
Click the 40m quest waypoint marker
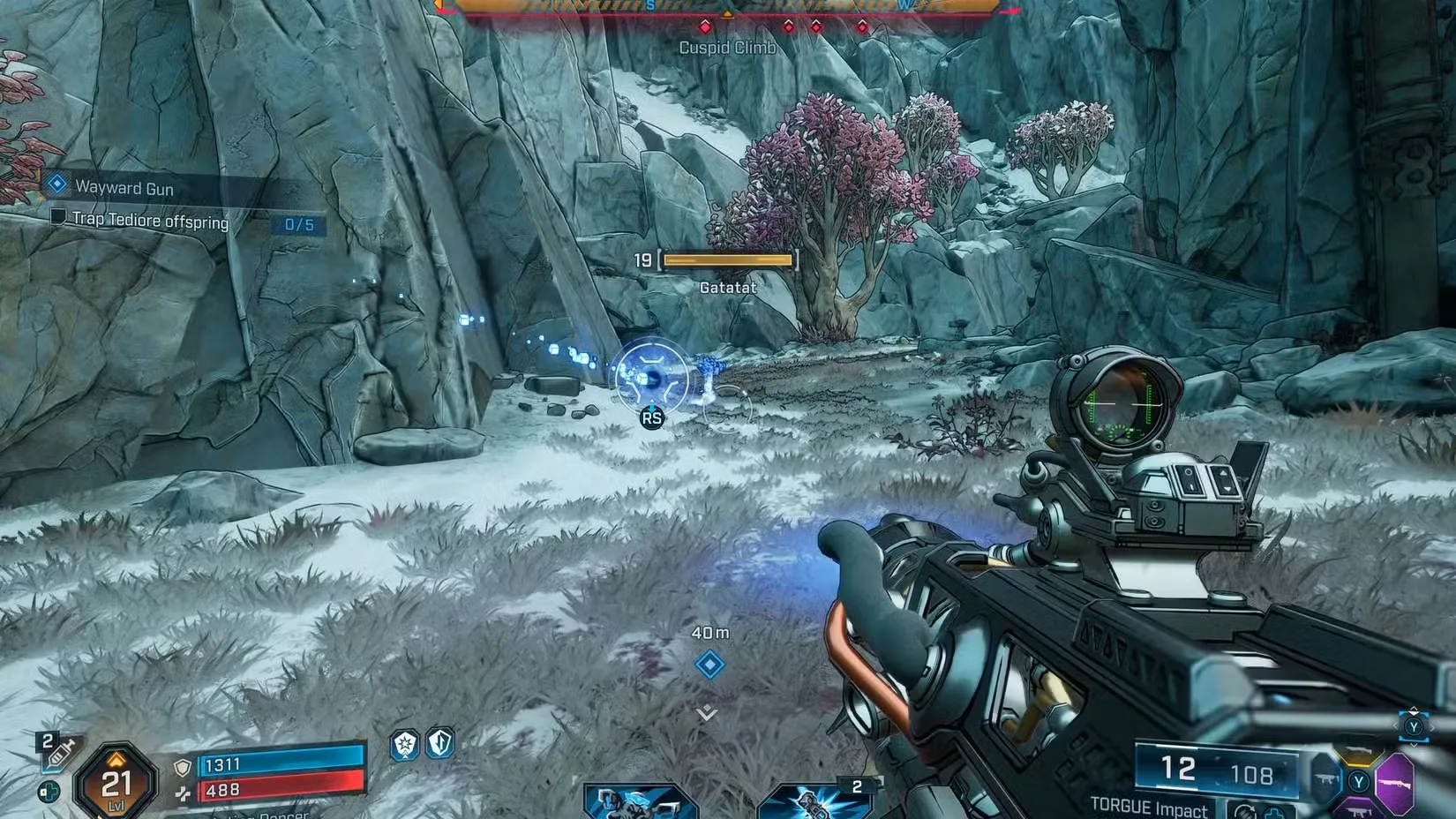pyautogui.click(x=709, y=664)
